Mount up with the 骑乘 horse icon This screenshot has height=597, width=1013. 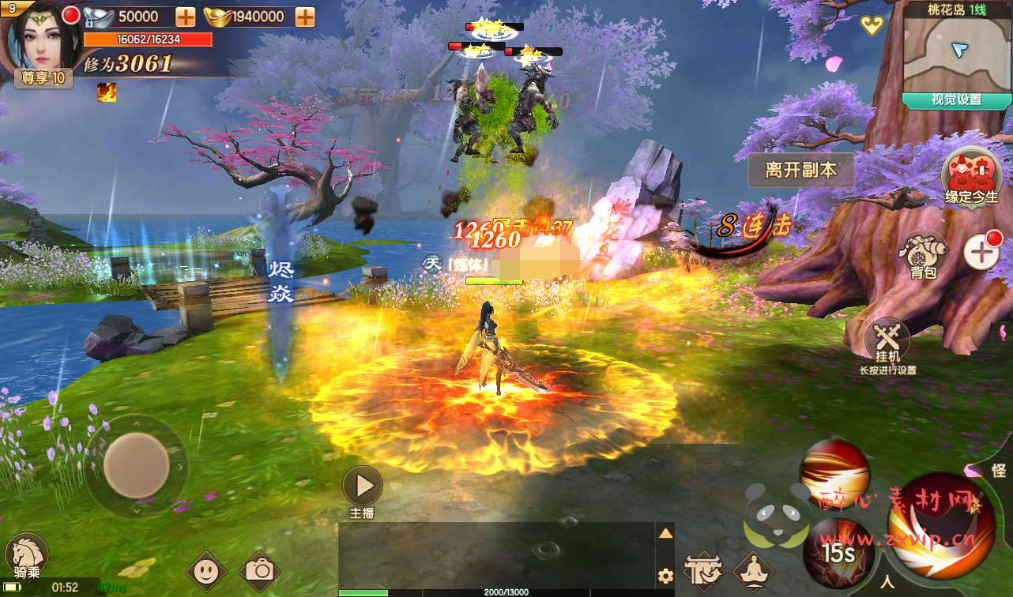point(26,557)
